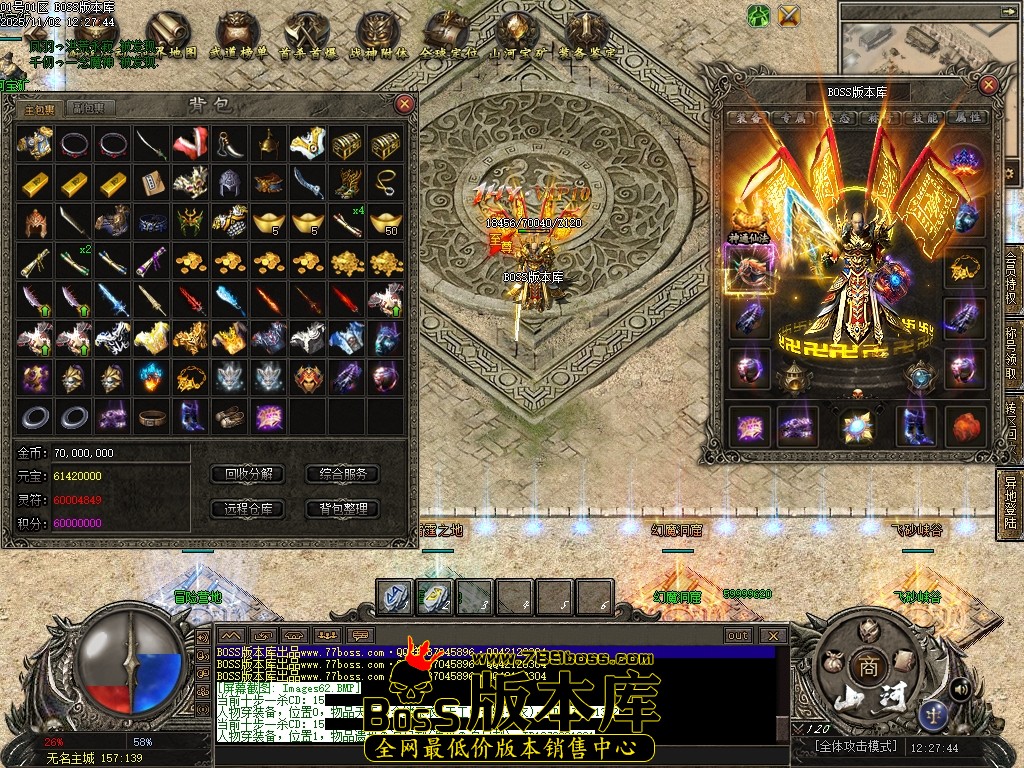
Task: Open the 远程仓库 remote warehouse
Action: click(x=248, y=508)
